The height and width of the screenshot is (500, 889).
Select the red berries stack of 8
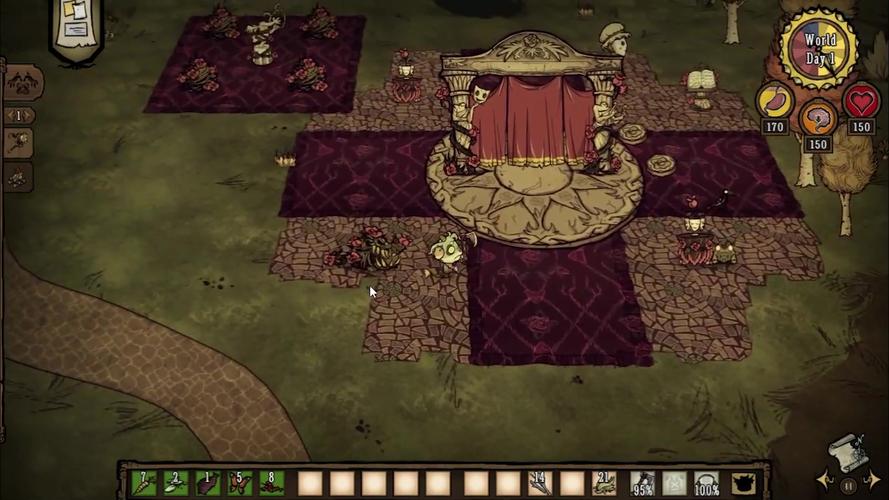click(x=272, y=484)
